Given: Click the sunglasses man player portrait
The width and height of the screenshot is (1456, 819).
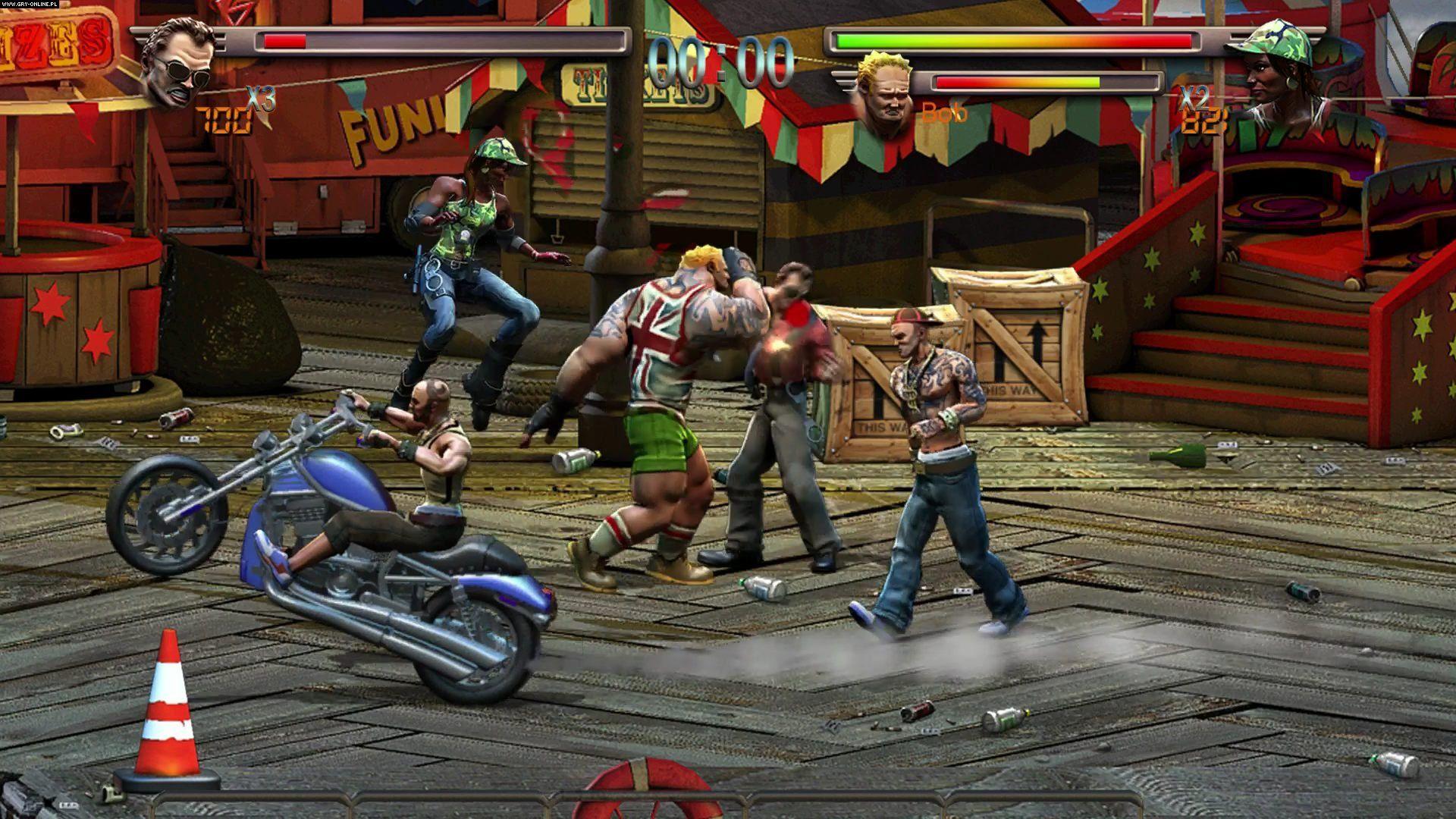Looking at the screenshot, I should click(179, 64).
